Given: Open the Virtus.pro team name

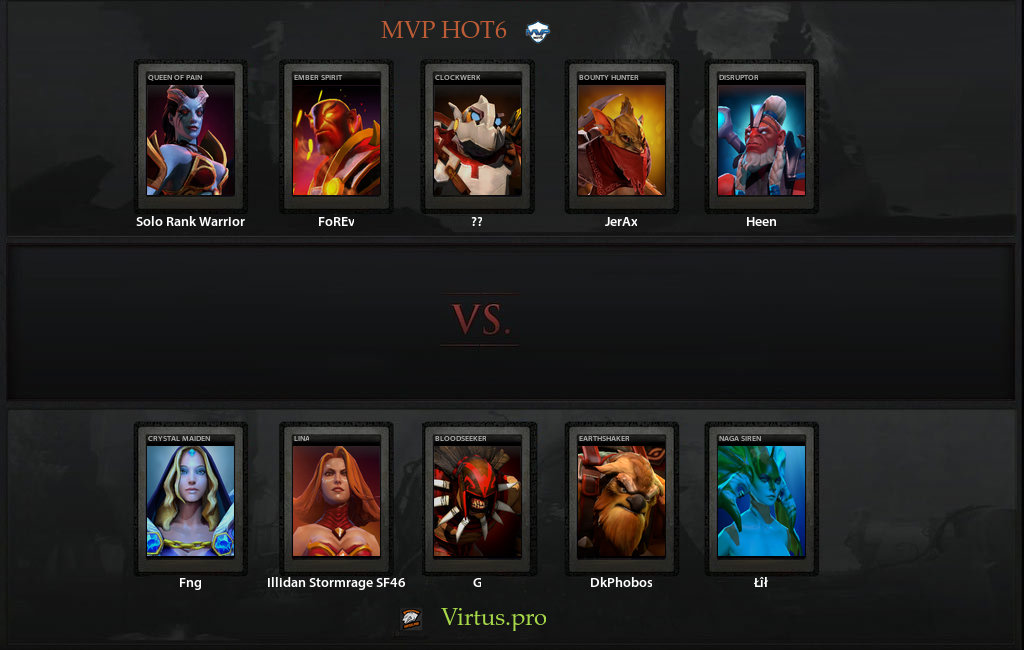Looking at the screenshot, I should pyautogui.click(x=494, y=618).
